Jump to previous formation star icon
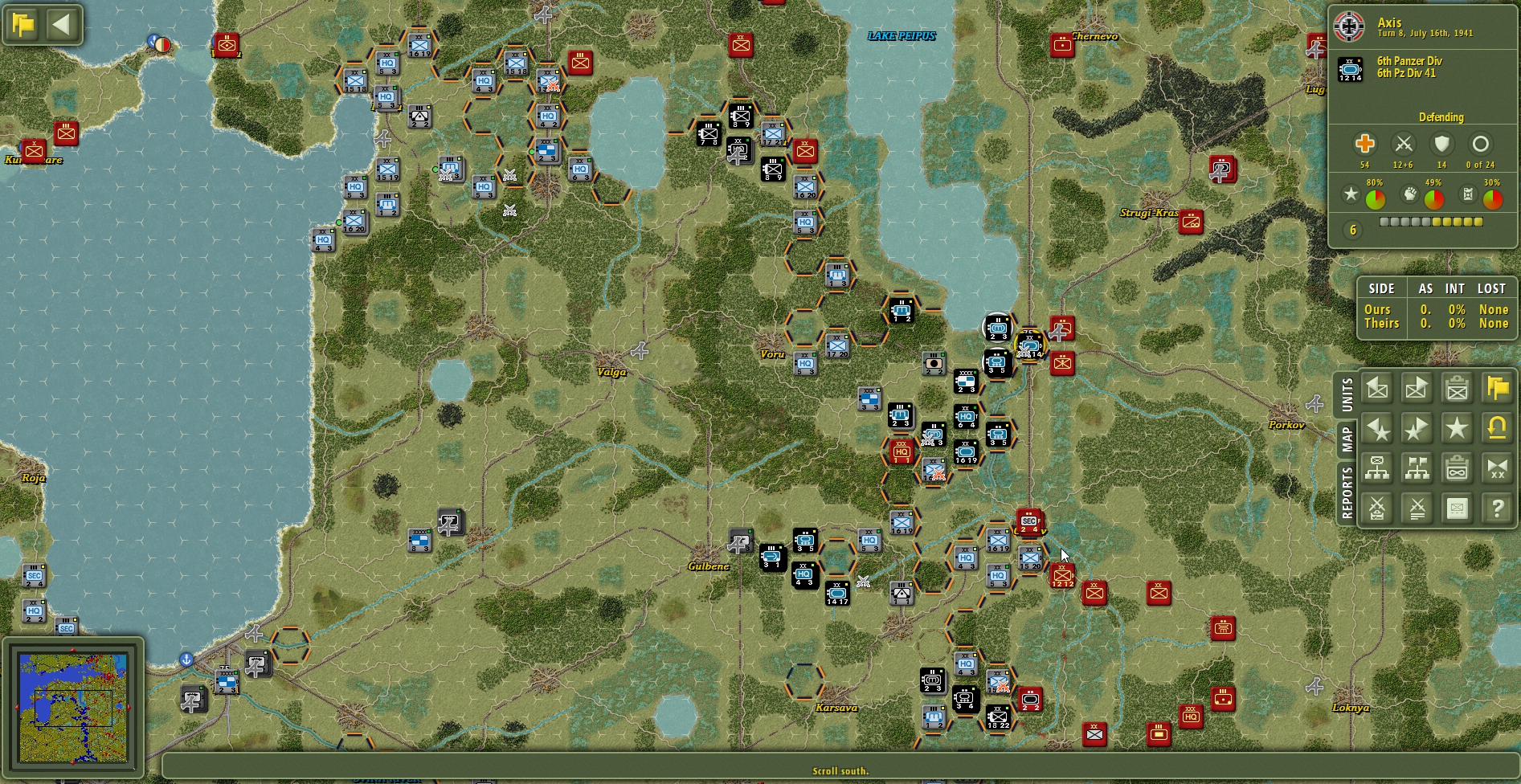This screenshot has width=1521, height=784. (1376, 429)
